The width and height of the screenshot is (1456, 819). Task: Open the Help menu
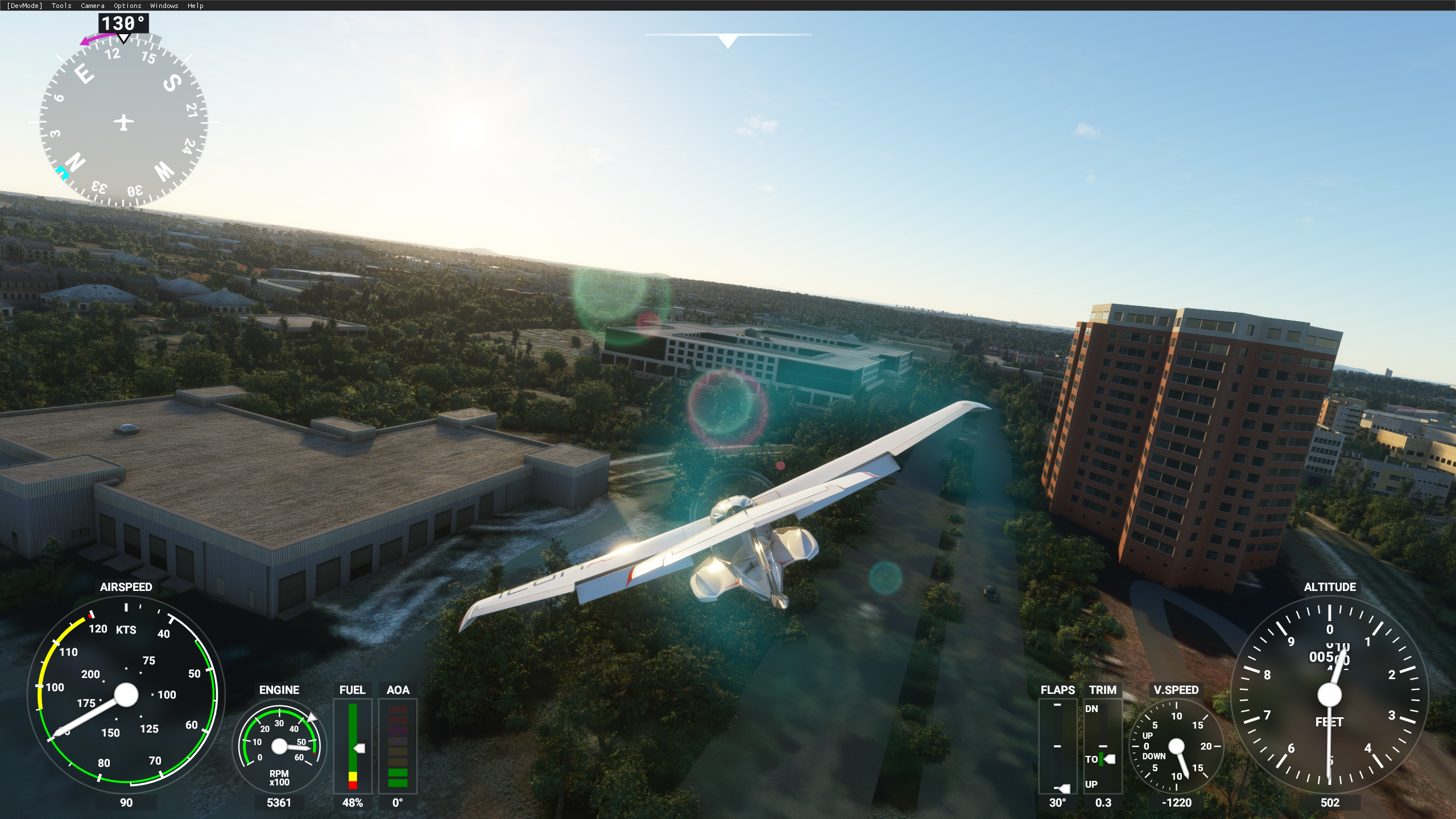pos(195,6)
